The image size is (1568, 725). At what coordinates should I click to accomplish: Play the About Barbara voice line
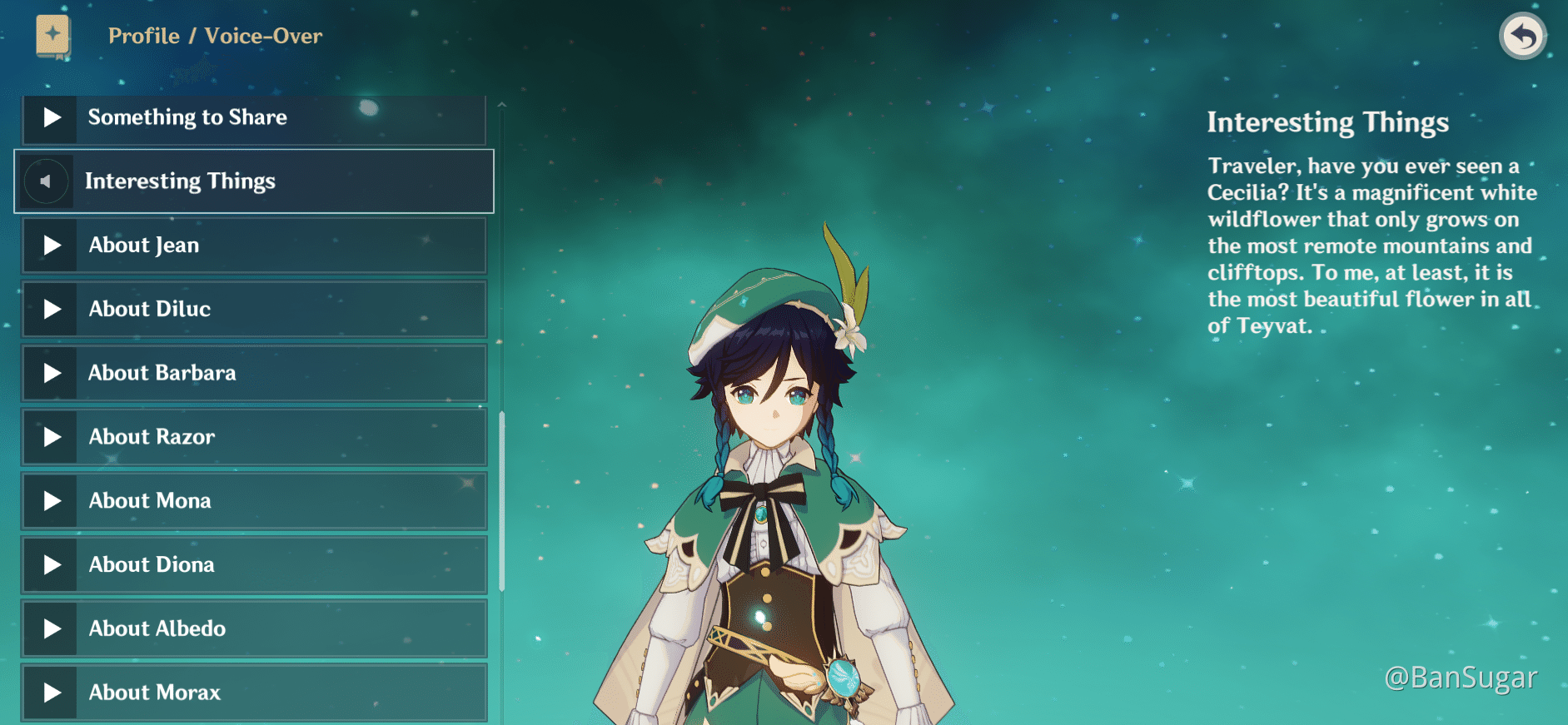click(x=52, y=373)
